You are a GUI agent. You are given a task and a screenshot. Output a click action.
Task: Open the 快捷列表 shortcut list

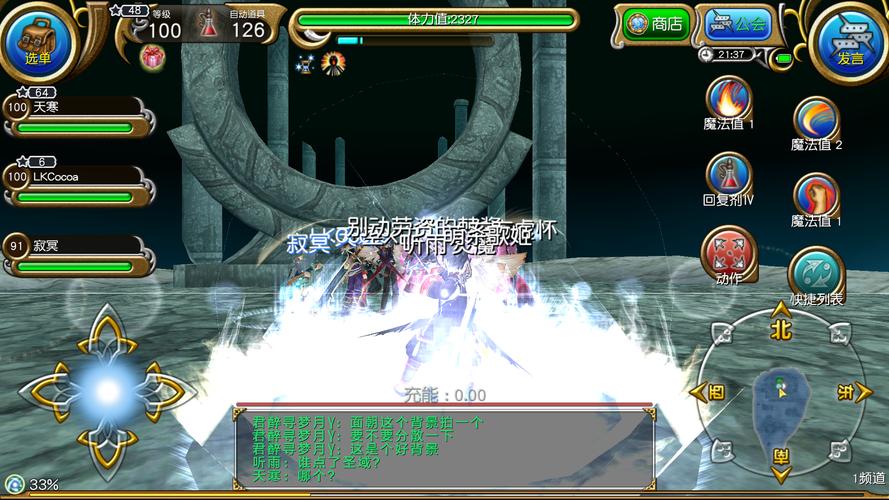click(x=816, y=271)
